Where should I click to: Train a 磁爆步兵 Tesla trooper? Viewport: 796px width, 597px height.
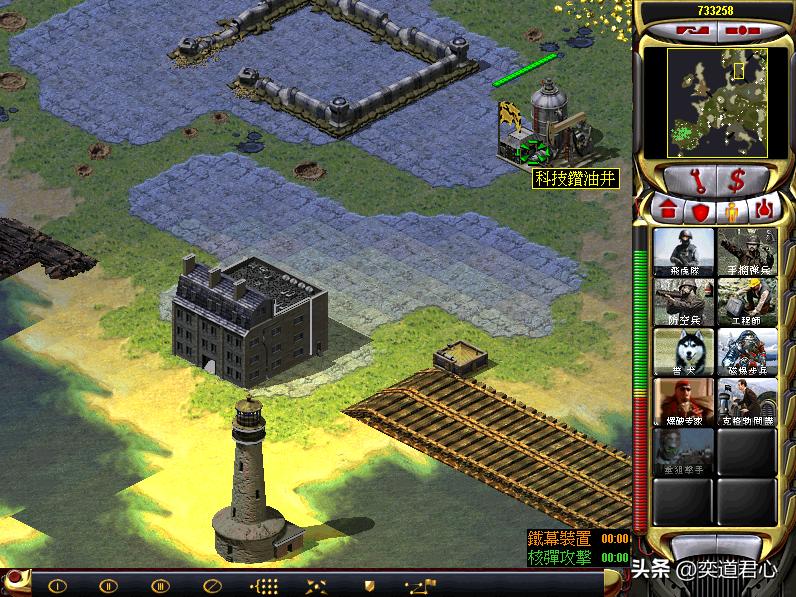point(747,353)
